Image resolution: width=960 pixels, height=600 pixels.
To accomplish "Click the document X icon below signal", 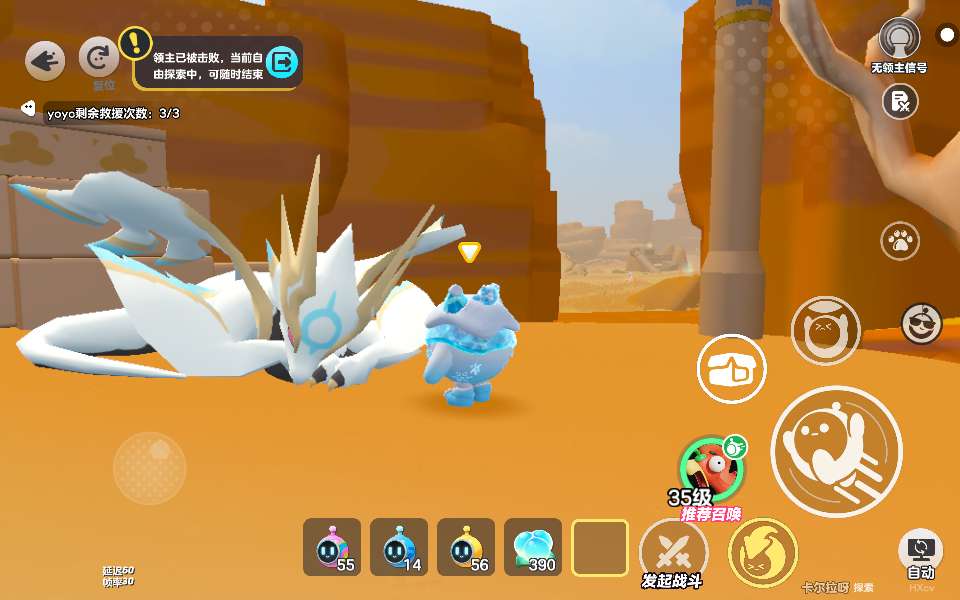I will coord(900,101).
